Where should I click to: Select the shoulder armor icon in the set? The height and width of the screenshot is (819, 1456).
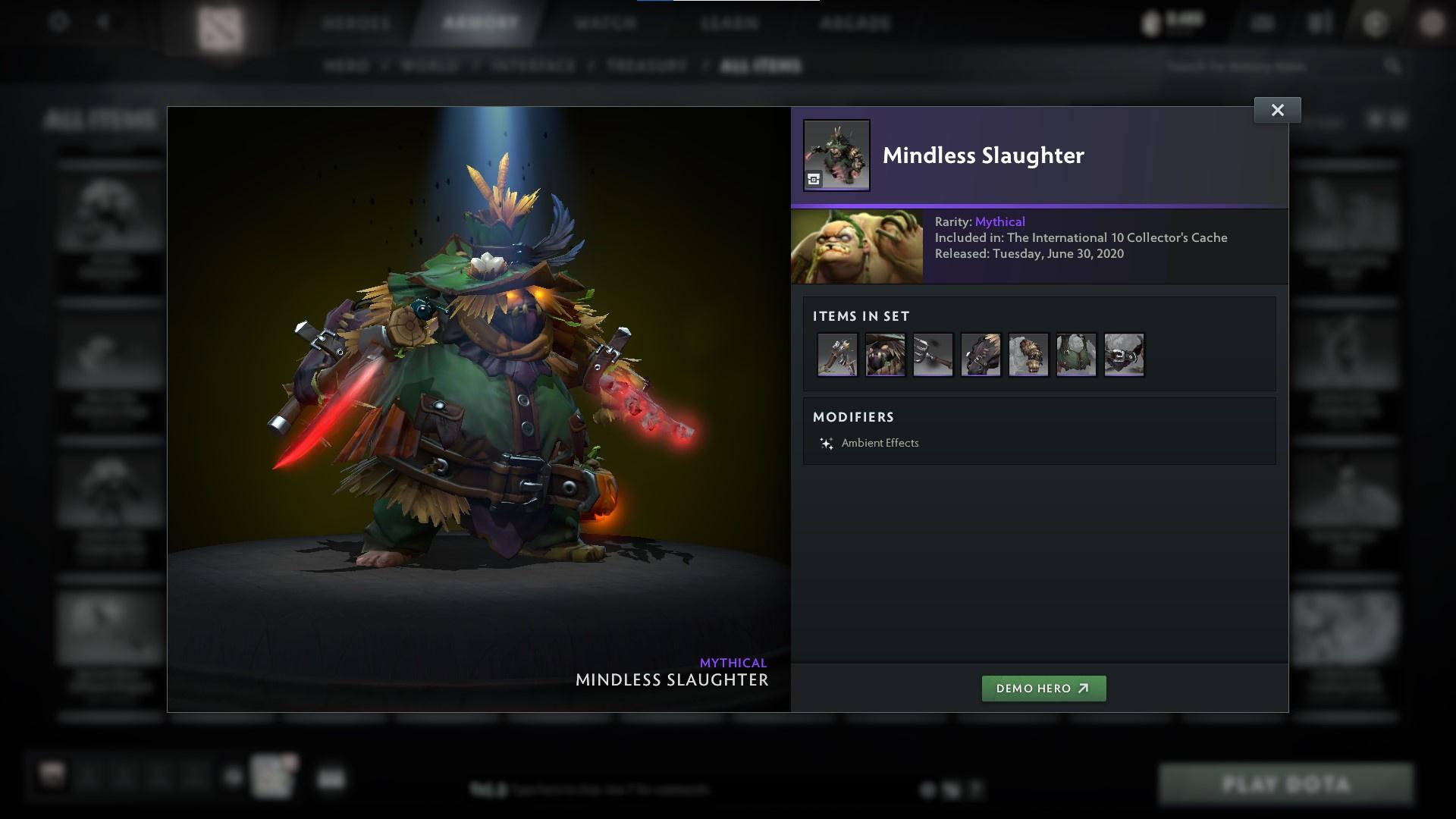pos(981,354)
